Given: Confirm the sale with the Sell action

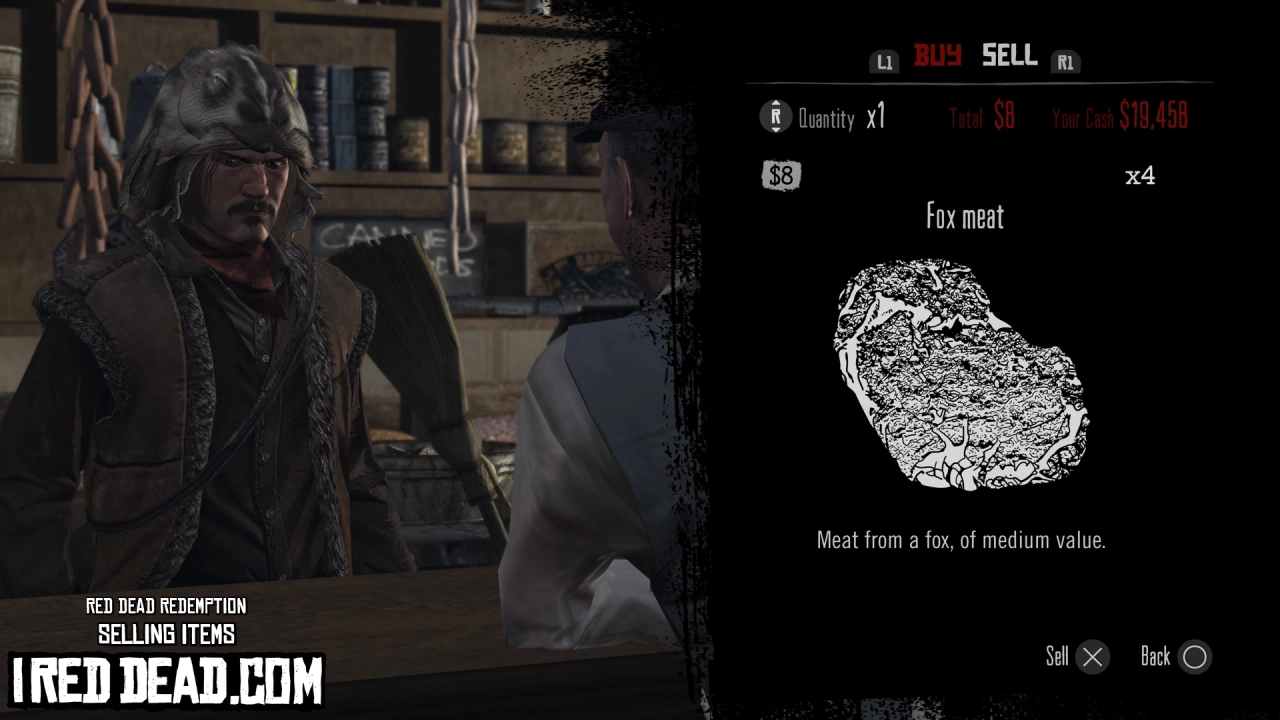Looking at the screenshot, I should tap(1060, 657).
